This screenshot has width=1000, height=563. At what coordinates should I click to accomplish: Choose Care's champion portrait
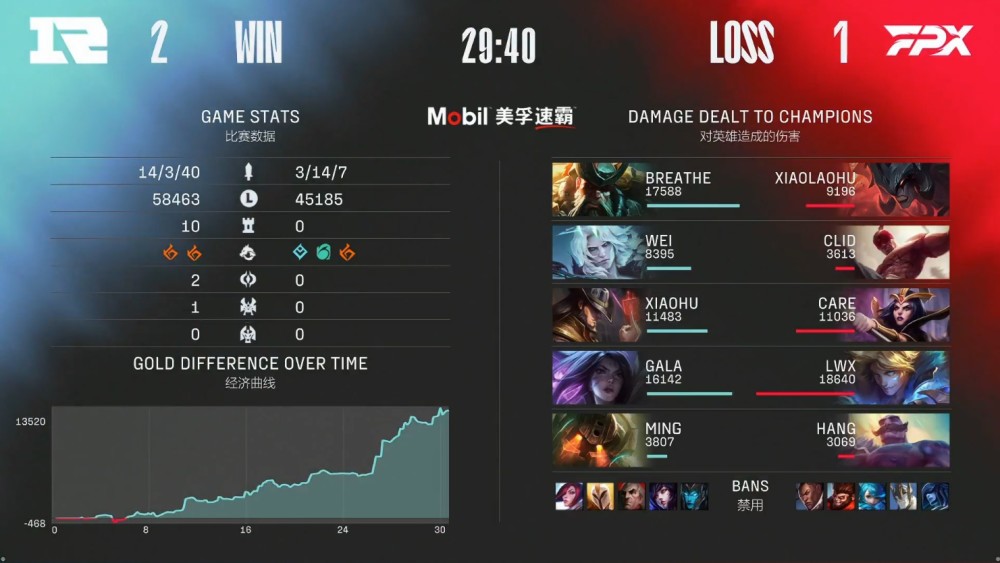point(904,315)
